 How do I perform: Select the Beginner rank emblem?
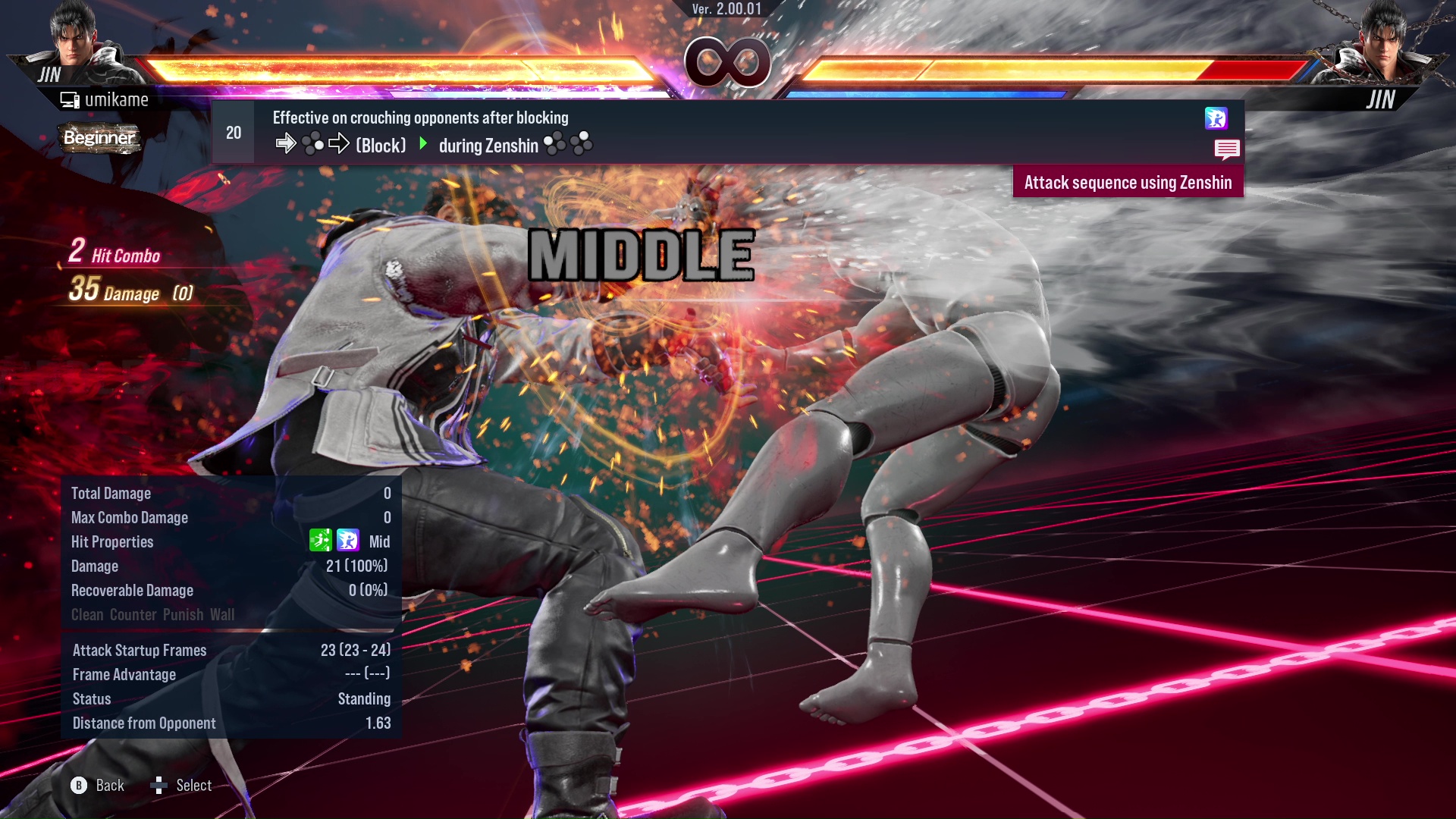point(101,138)
